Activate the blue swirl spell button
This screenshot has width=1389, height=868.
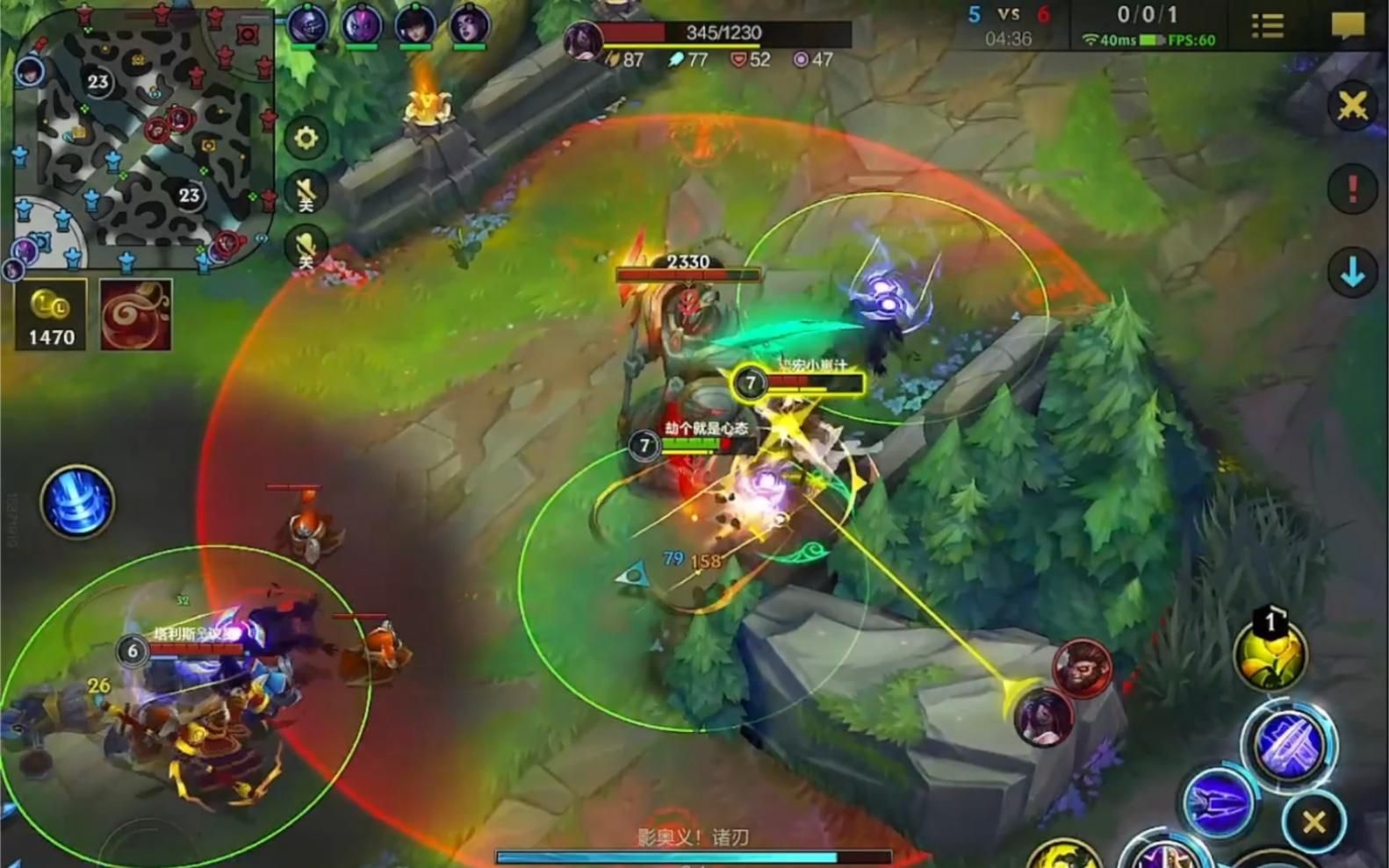coord(77,502)
